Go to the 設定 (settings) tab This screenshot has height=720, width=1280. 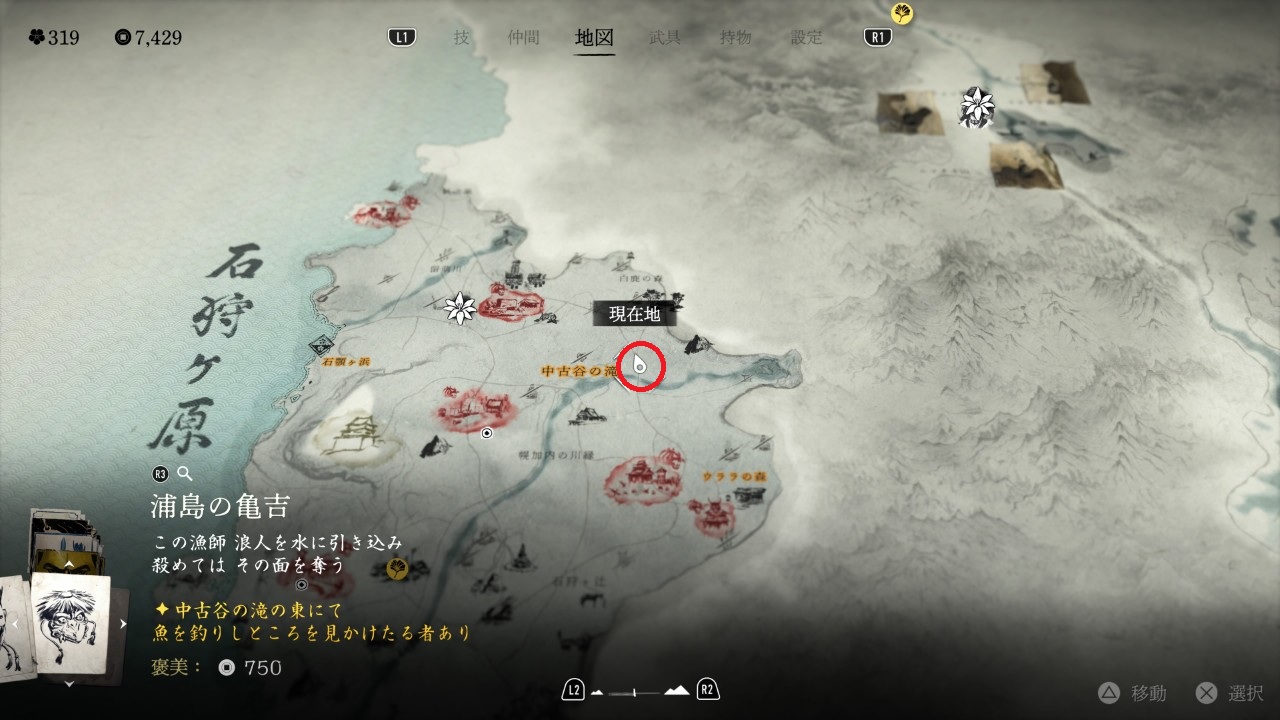coord(807,38)
